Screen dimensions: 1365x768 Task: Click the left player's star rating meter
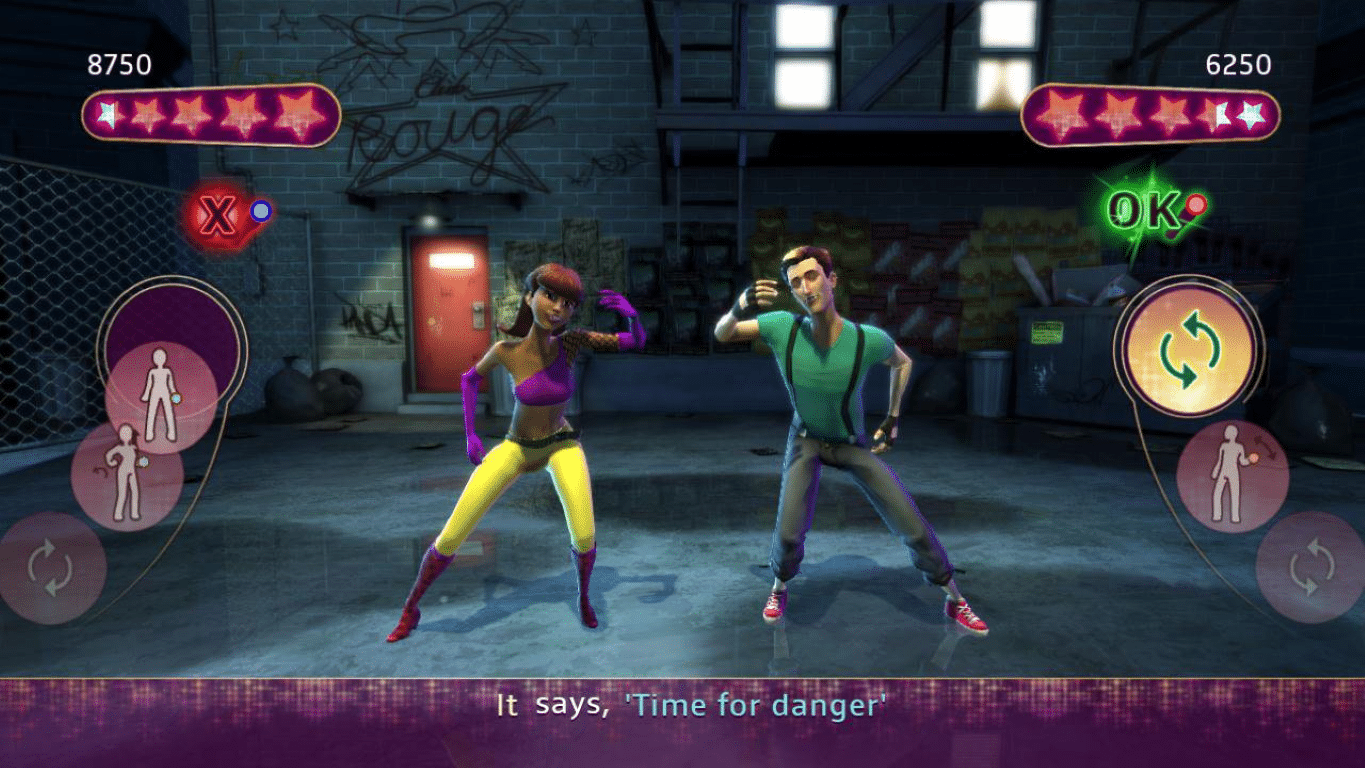[x=205, y=115]
